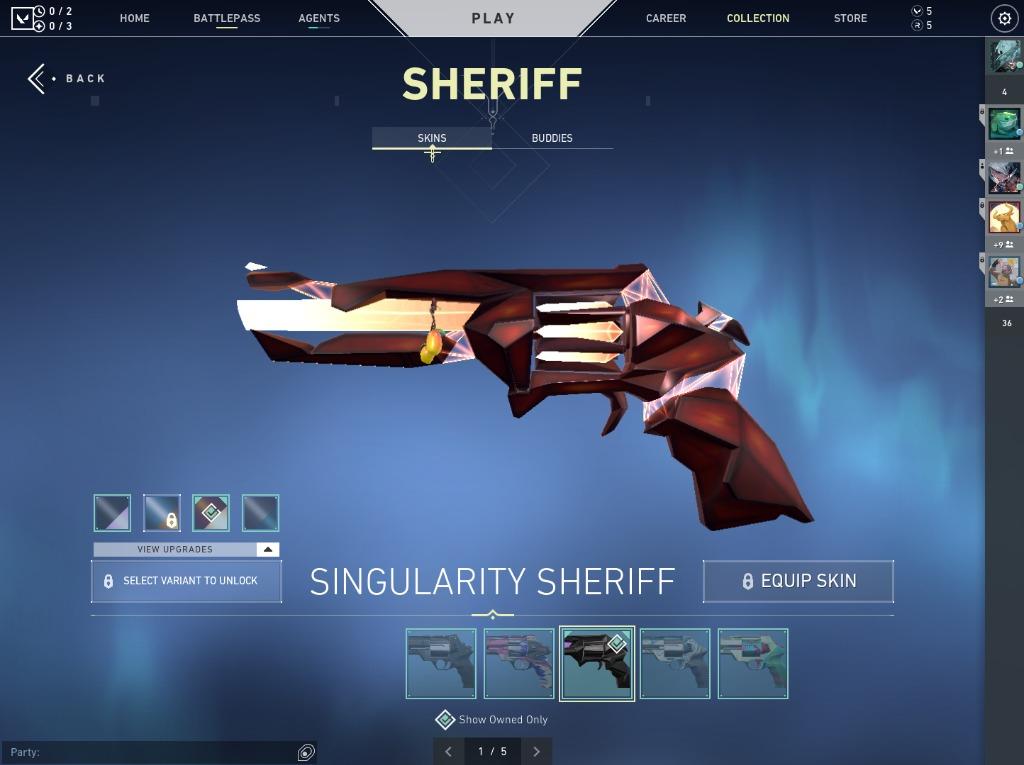The height and width of the screenshot is (765, 1024).
Task: Go to the next skins page
Action: click(x=537, y=751)
